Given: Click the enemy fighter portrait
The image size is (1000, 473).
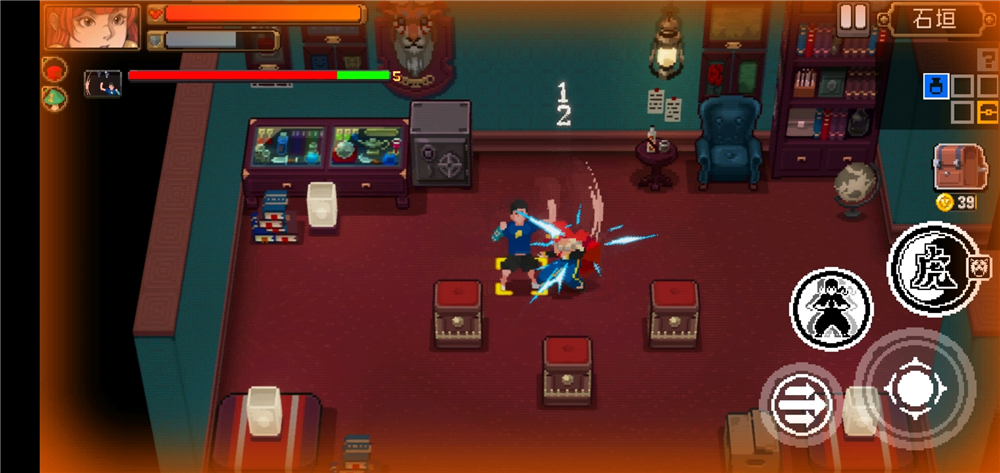Looking at the screenshot, I should pyautogui.click(x=103, y=83).
